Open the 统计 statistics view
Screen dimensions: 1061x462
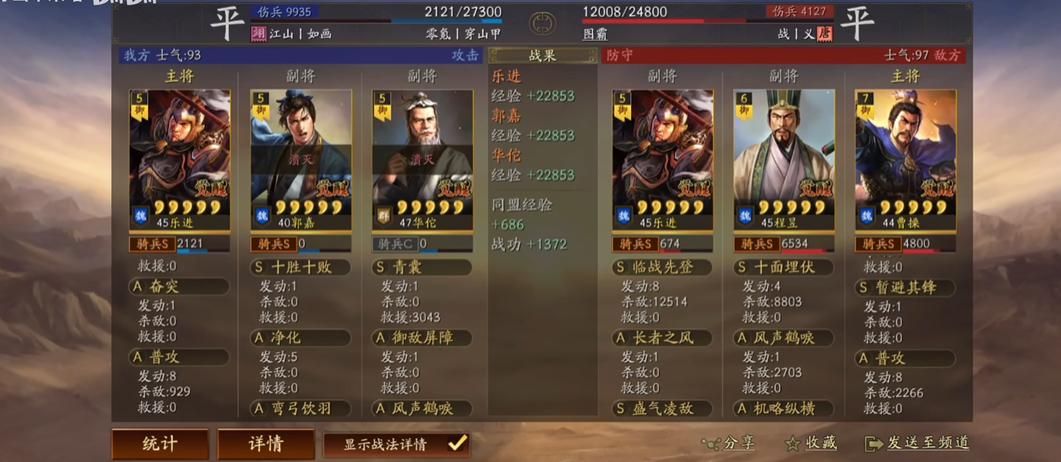[160, 444]
